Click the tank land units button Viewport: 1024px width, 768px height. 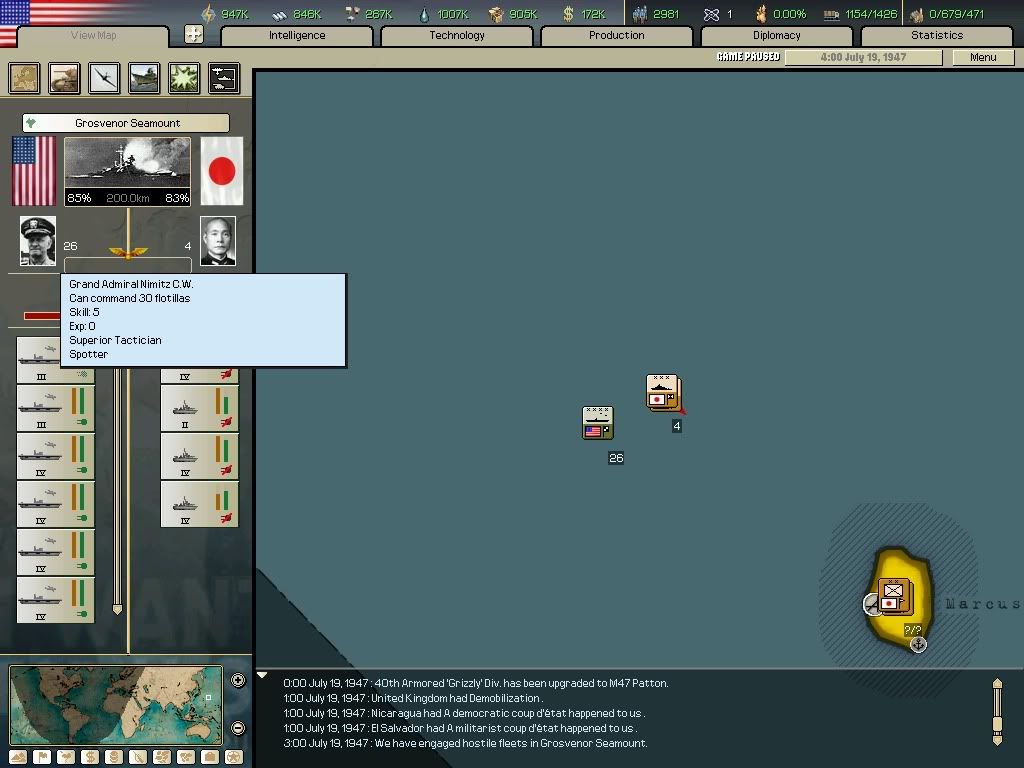point(65,78)
